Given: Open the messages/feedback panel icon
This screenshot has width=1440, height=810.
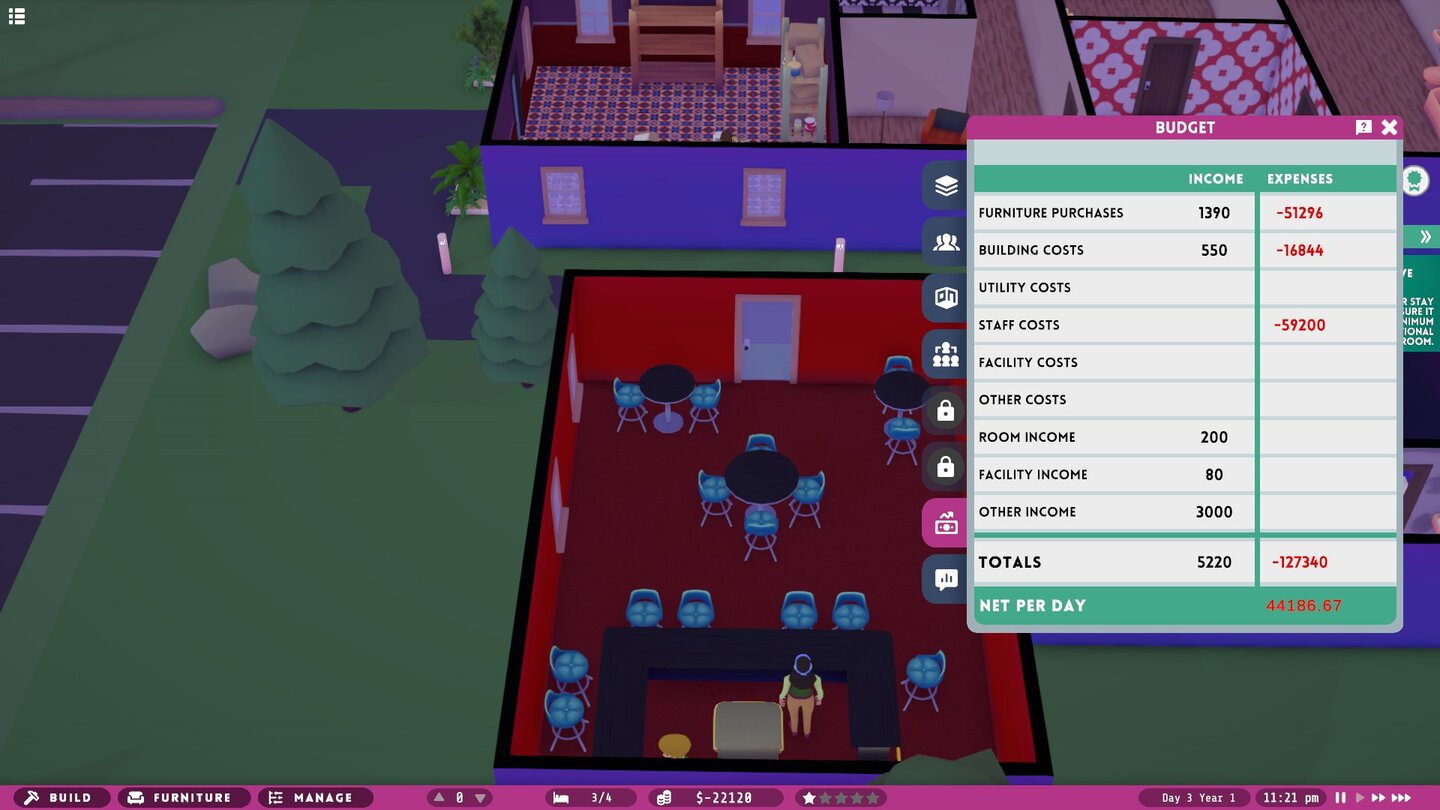Looking at the screenshot, I should (x=944, y=579).
